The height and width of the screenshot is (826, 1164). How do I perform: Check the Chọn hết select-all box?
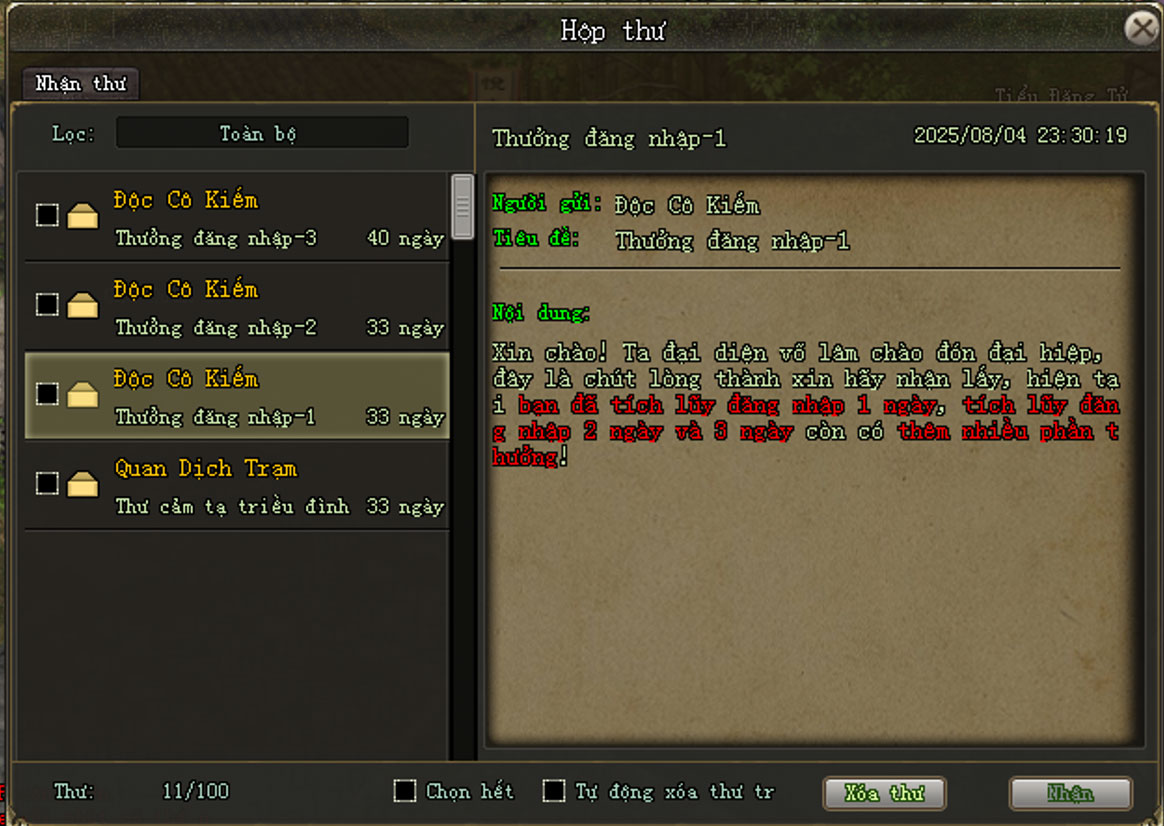tap(405, 791)
